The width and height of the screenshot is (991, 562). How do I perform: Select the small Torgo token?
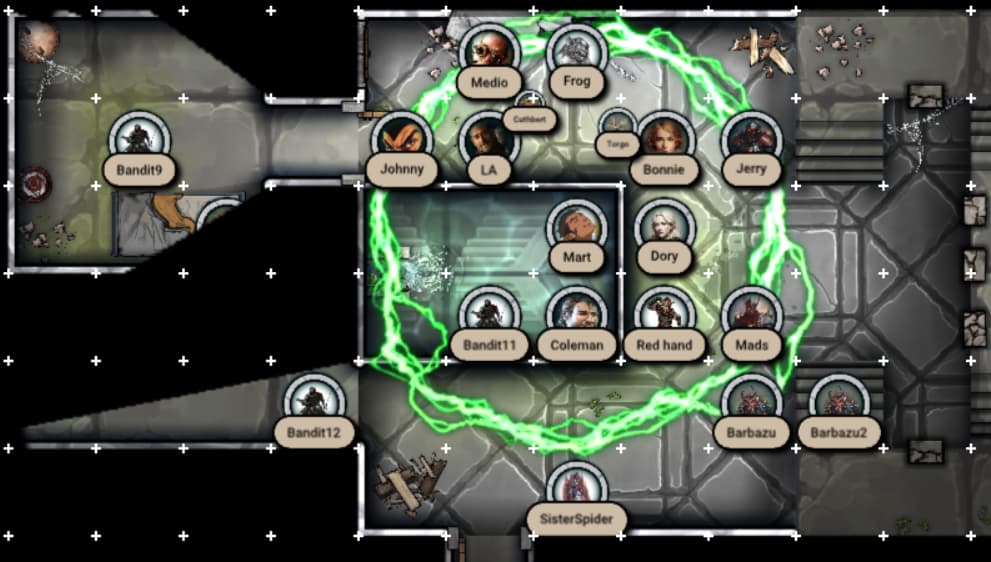click(x=618, y=127)
